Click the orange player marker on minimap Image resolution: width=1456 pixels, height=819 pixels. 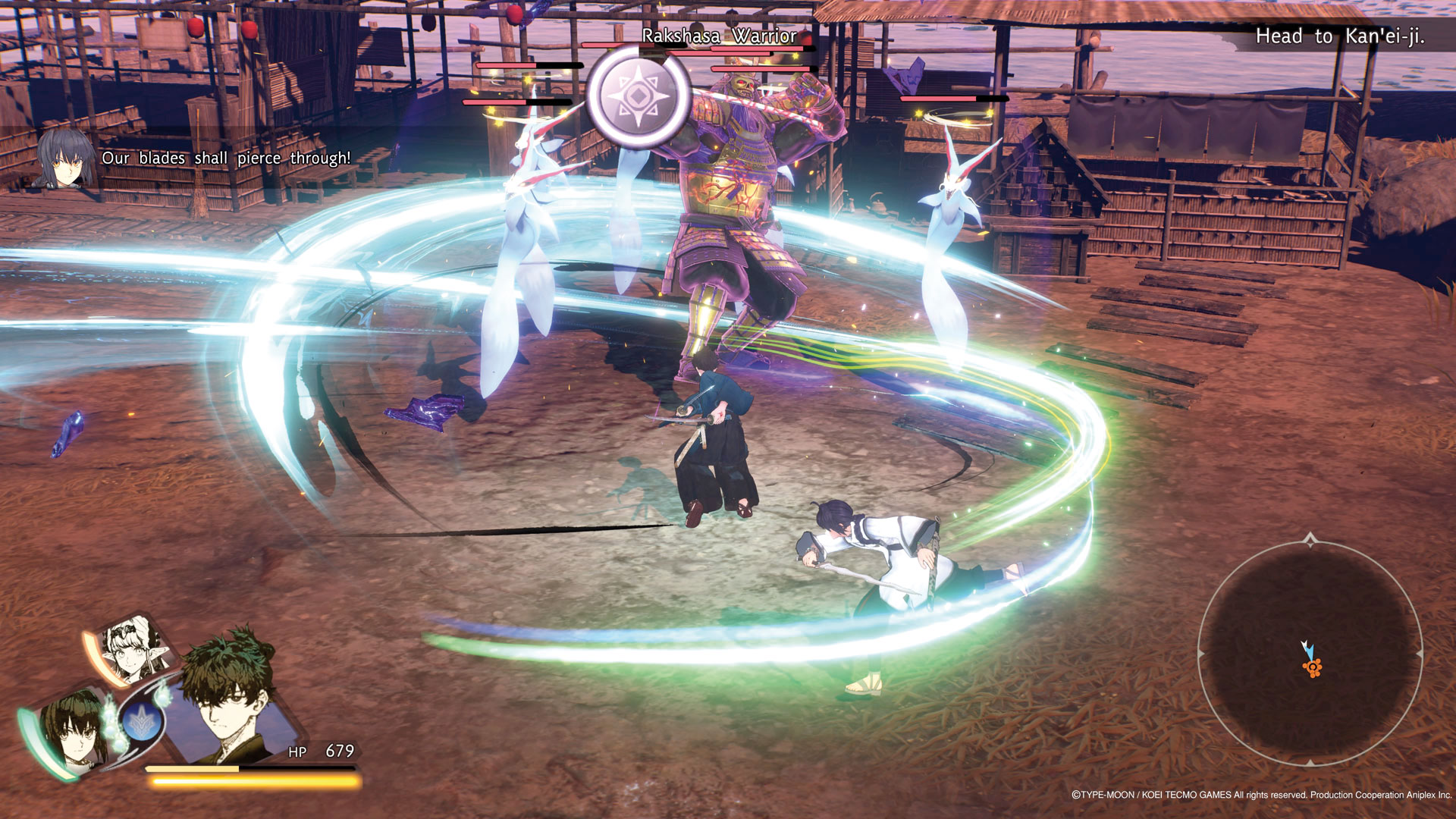click(x=1312, y=667)
